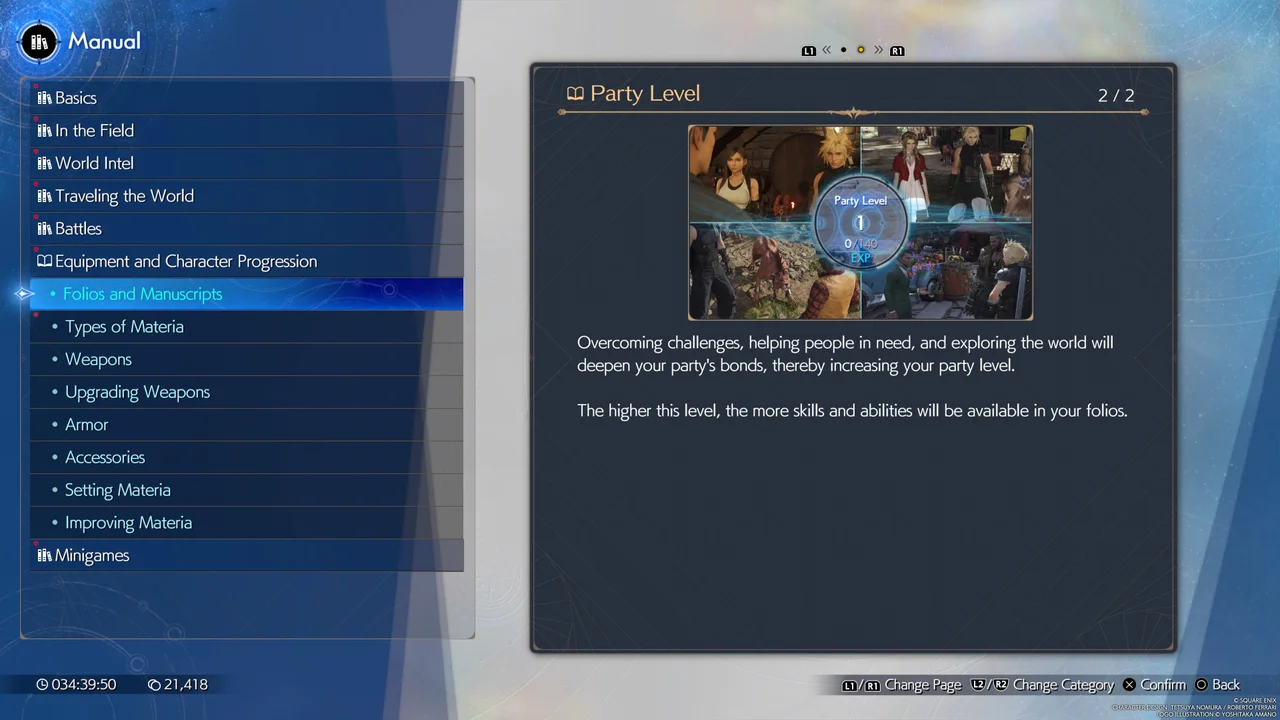Click the Minigames category book icon

[x=44, y=555]
